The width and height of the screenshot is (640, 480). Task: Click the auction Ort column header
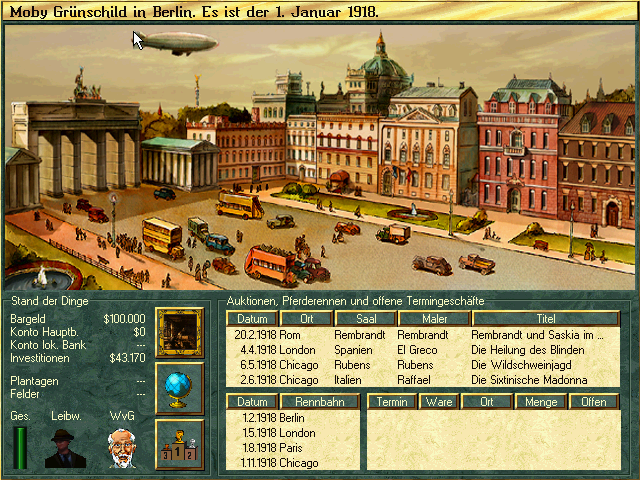pos(305,319)
